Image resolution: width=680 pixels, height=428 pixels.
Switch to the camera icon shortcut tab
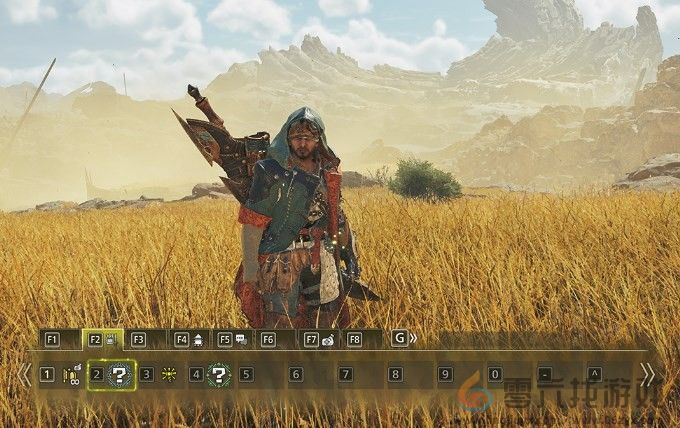(318, 339)
